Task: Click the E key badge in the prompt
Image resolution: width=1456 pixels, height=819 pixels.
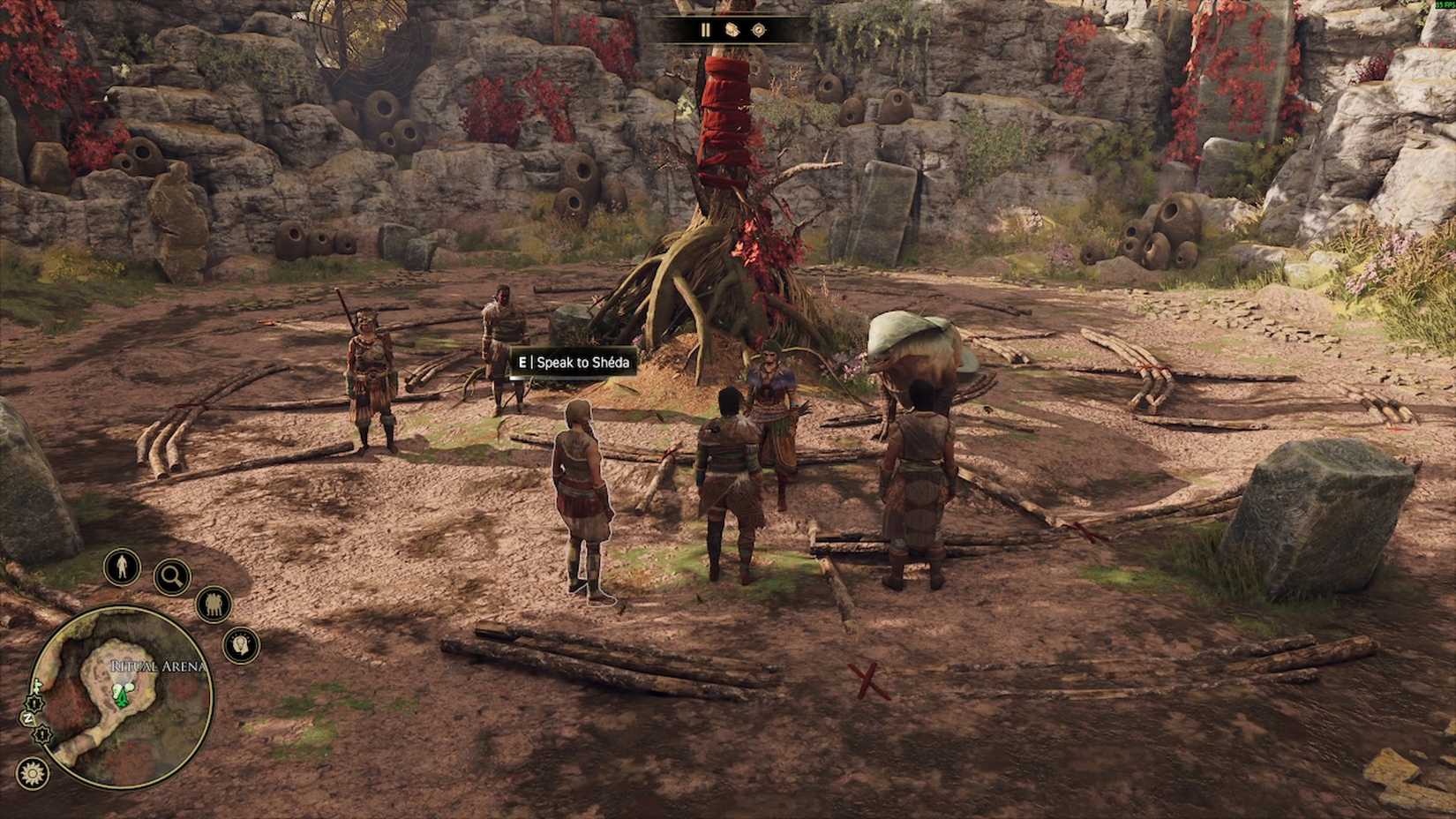Action: [523, 362]
